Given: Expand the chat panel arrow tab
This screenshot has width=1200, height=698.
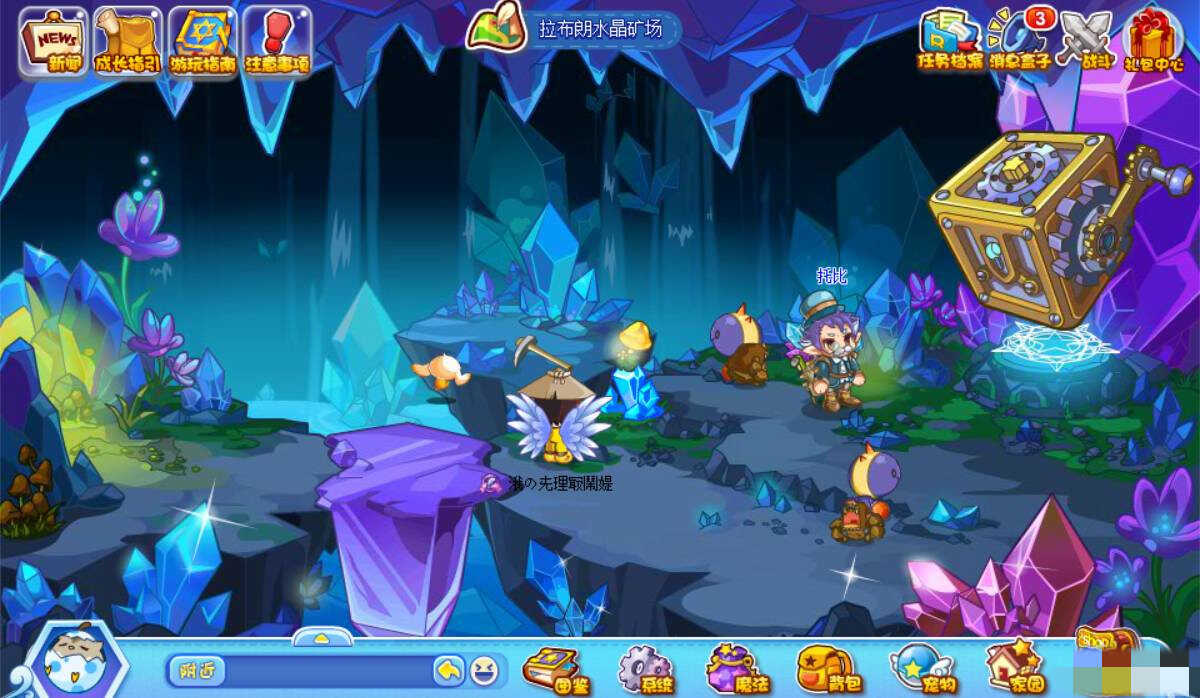Looking at the screenshot, I should [321, 637].
